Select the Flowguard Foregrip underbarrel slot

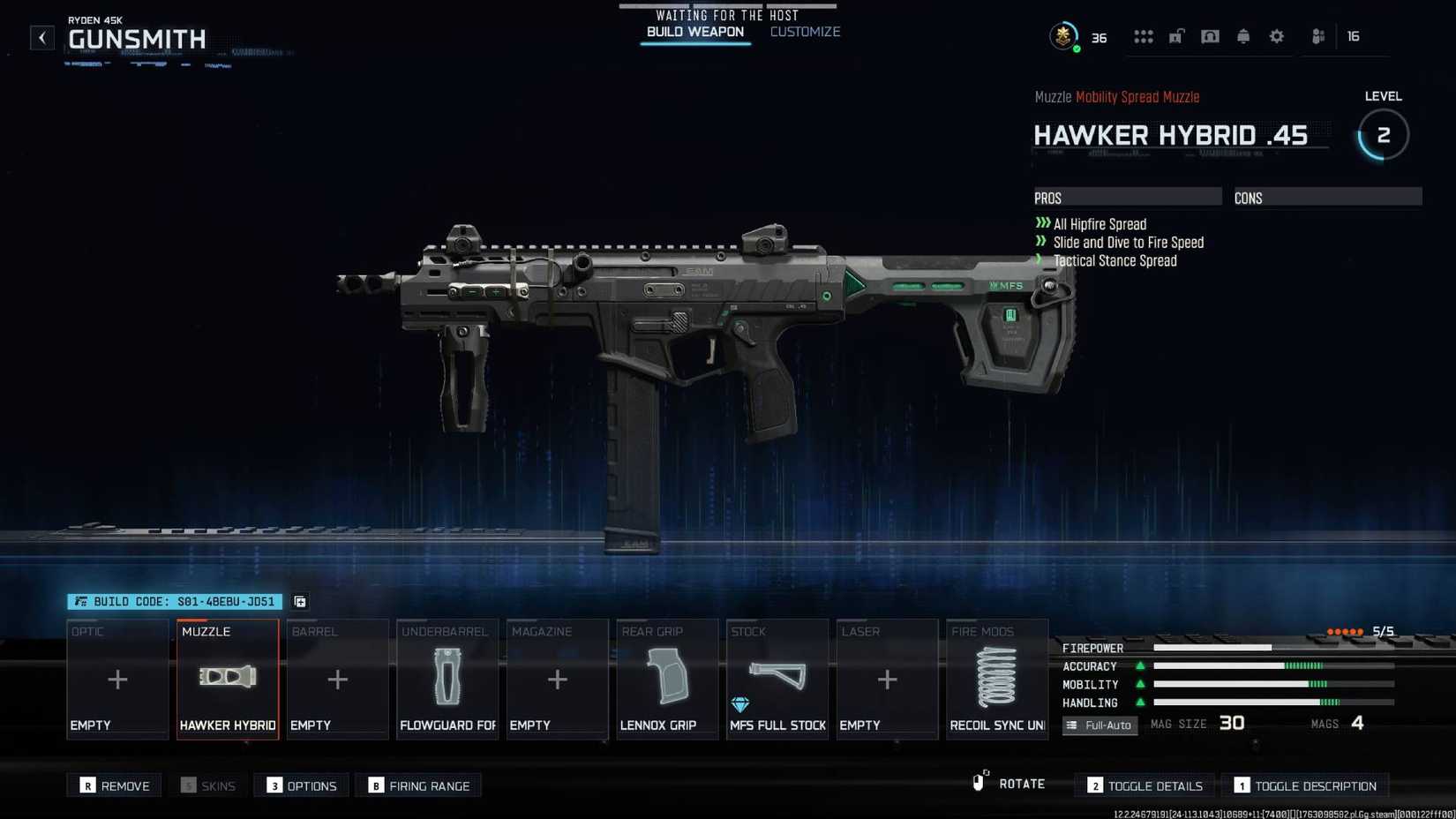pos(447,680)
